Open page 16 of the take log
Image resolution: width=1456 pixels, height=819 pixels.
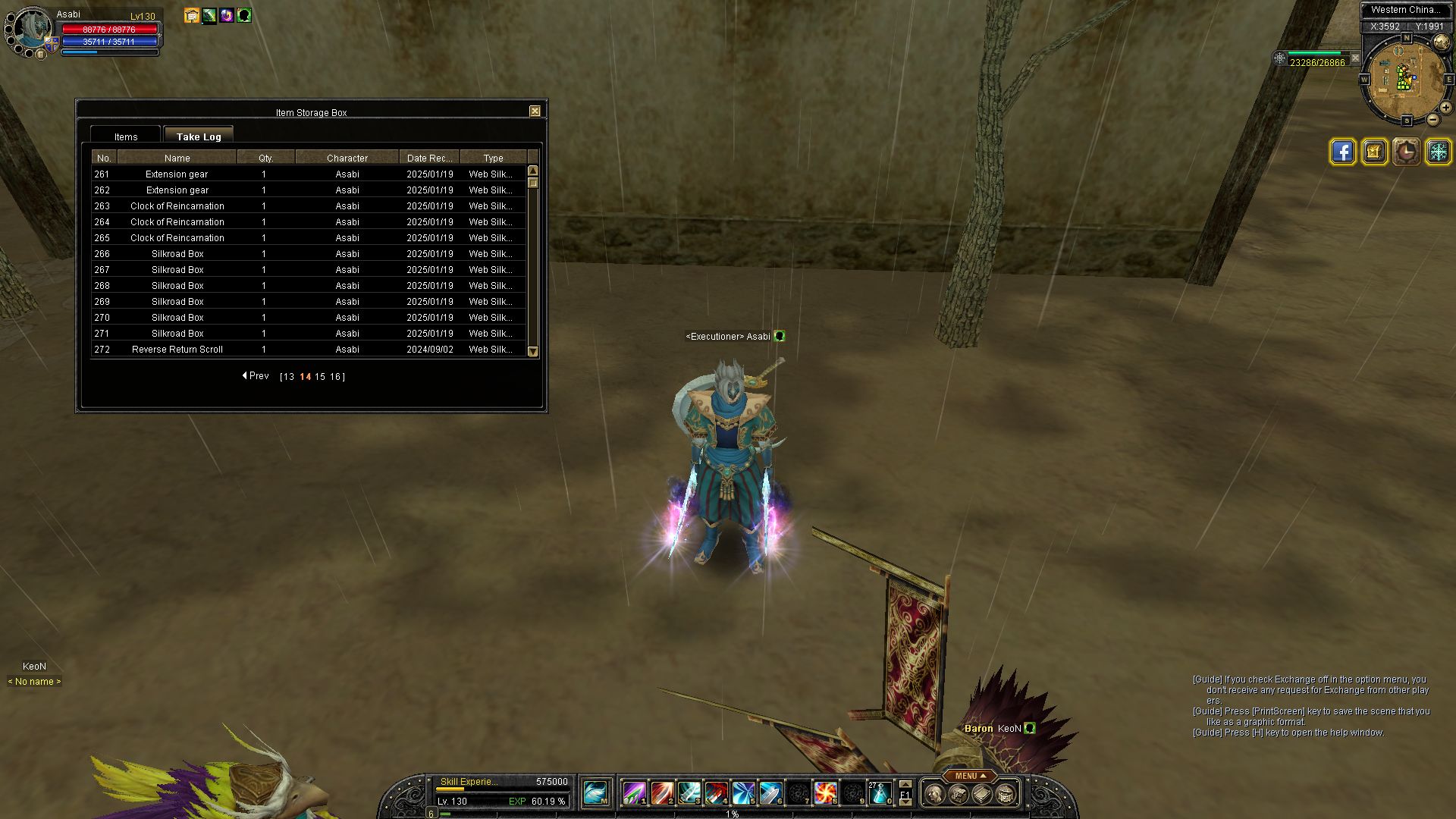point(334,377)
